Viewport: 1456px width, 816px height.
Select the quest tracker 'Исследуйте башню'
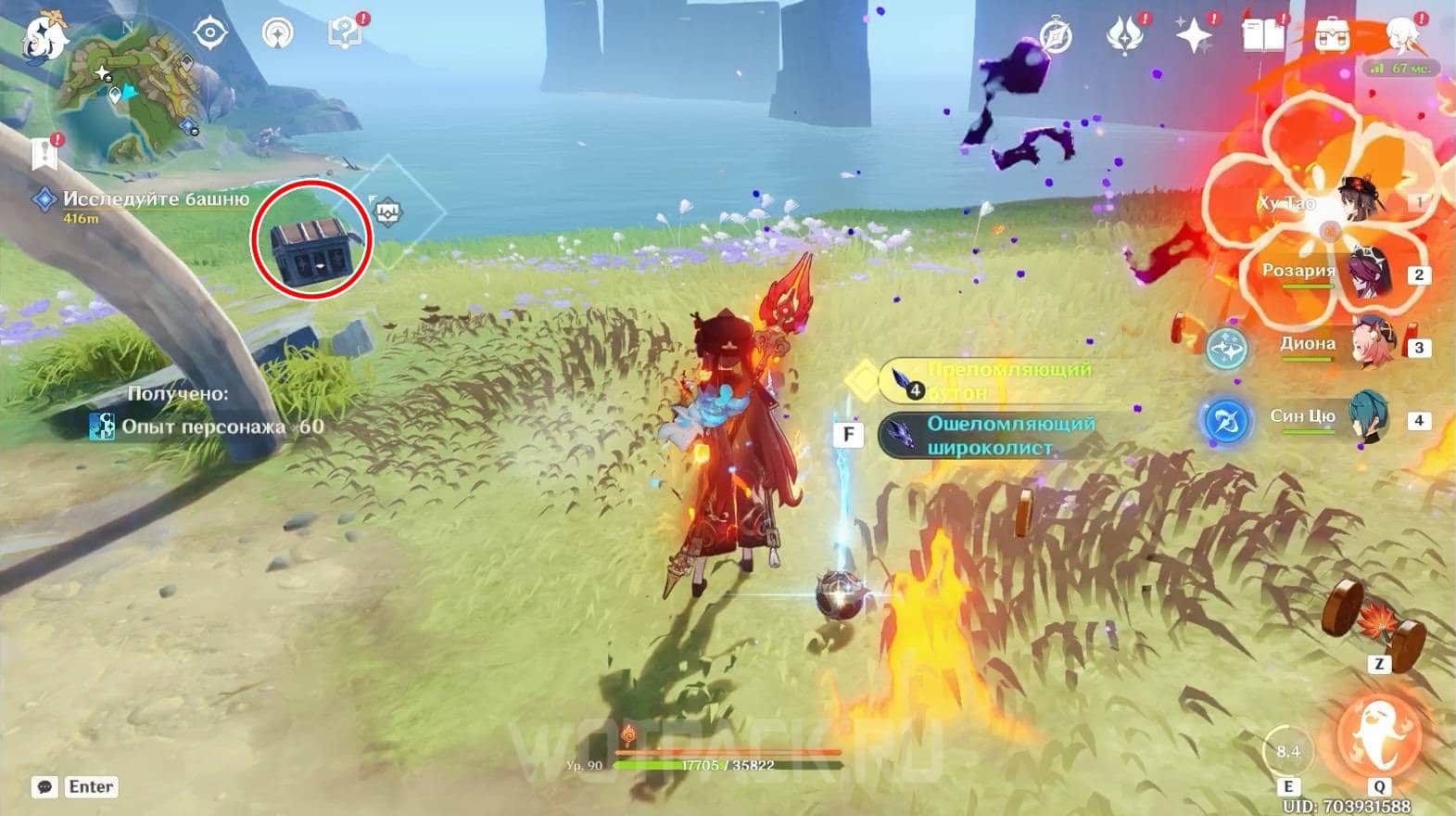tap(155, 199)
